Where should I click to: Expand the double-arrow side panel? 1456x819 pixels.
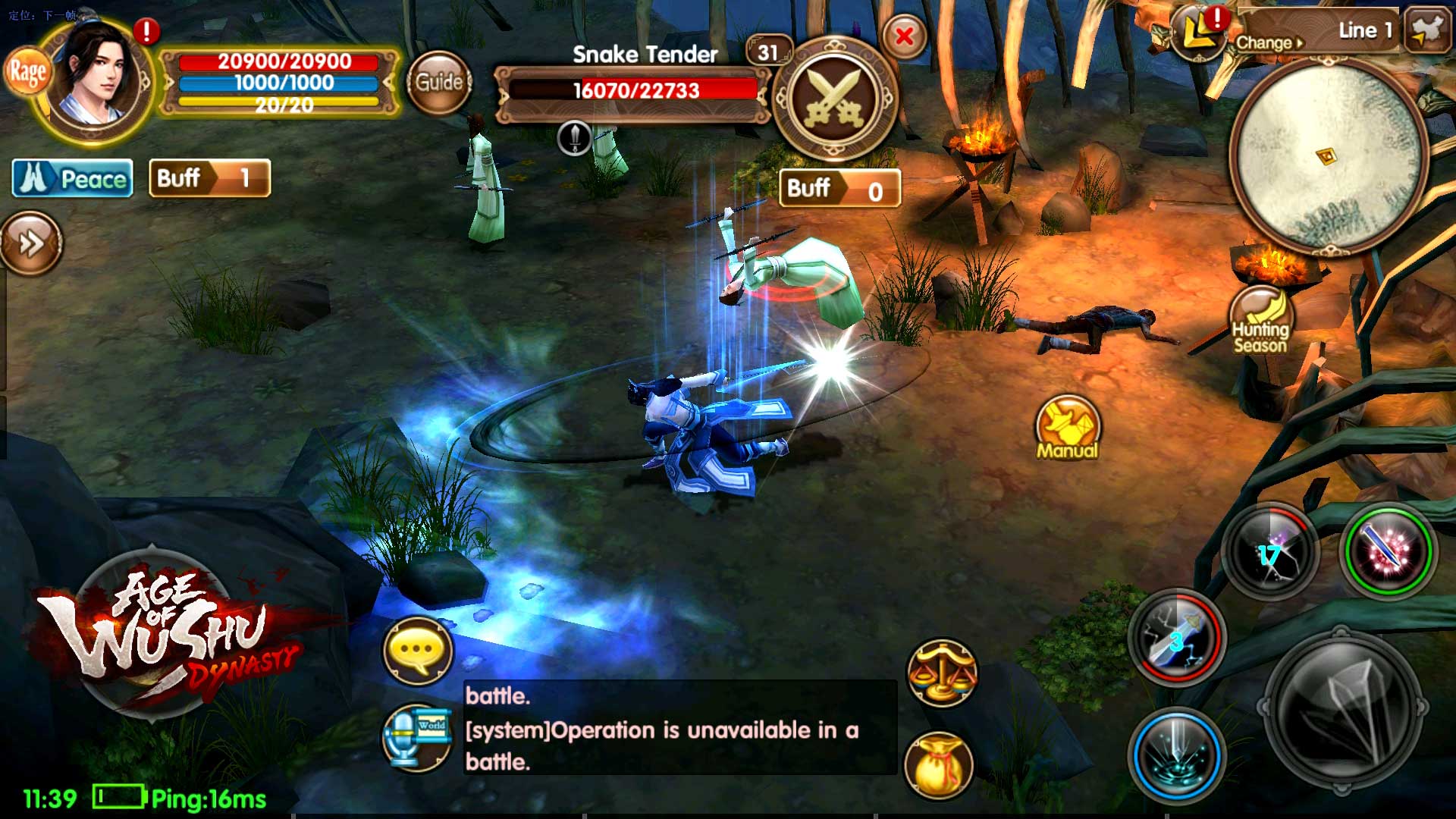click(x=31, y=243)
